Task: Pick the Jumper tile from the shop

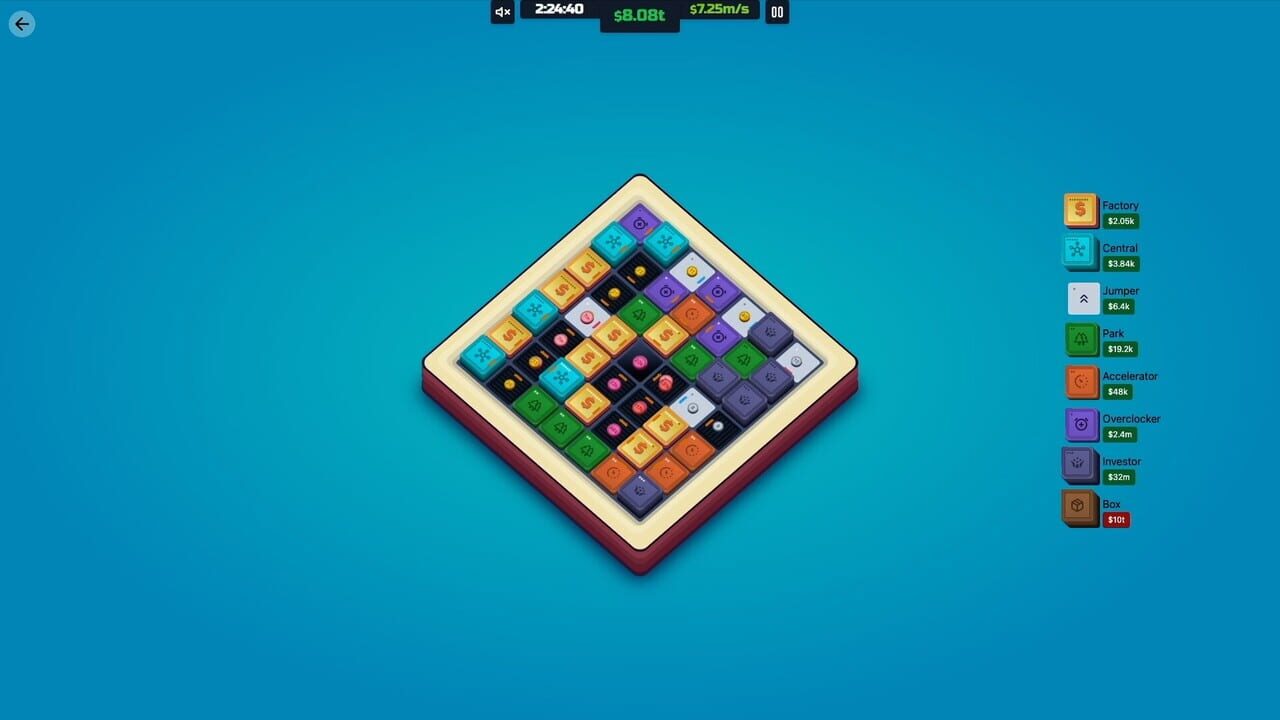Action: [x=1082, y=296]
